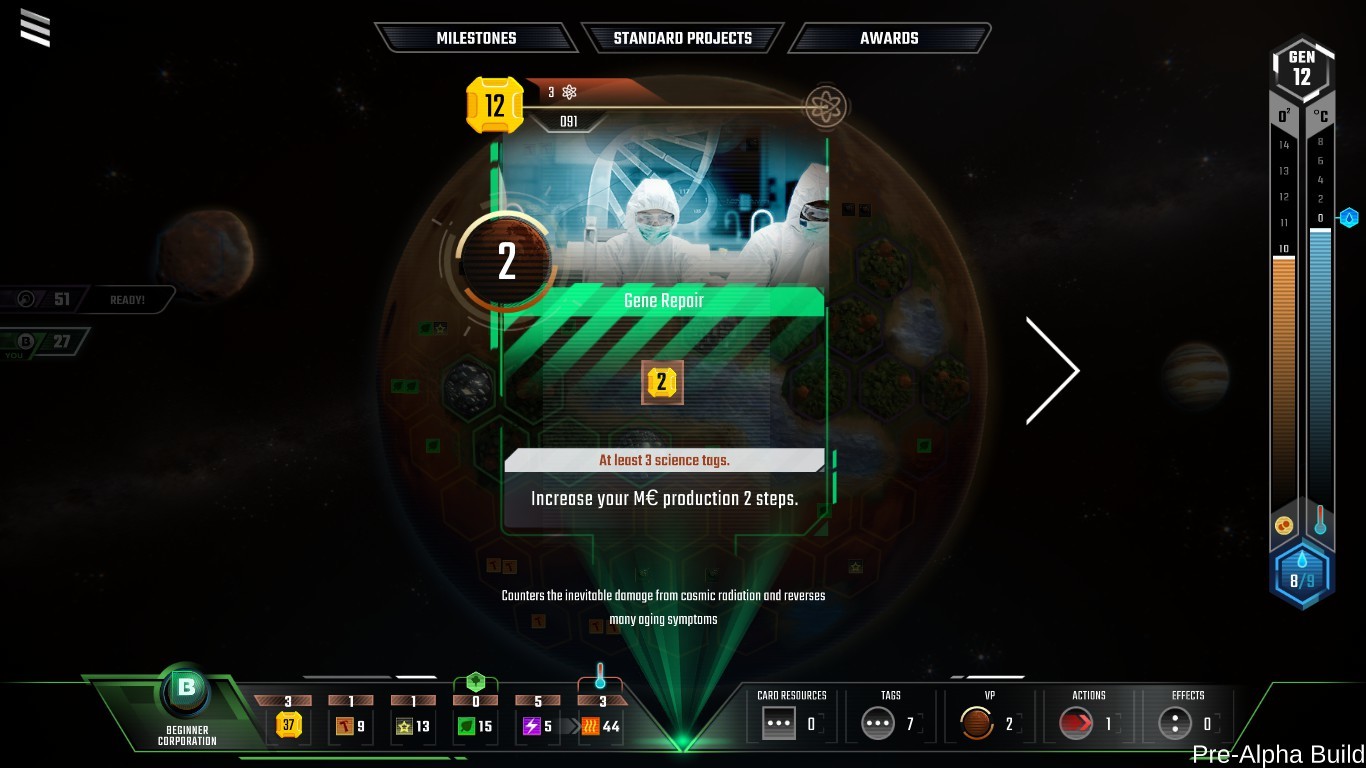
Task: Open the hamburger menu top left
Action: point(36,29)
